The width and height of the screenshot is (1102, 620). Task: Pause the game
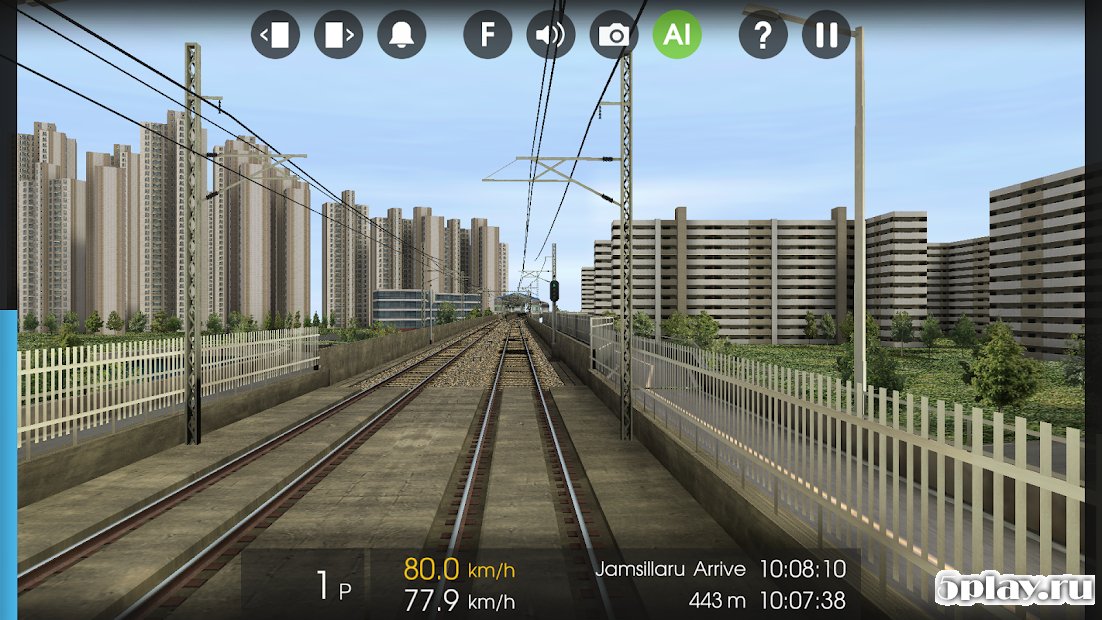tap(826, 35)
